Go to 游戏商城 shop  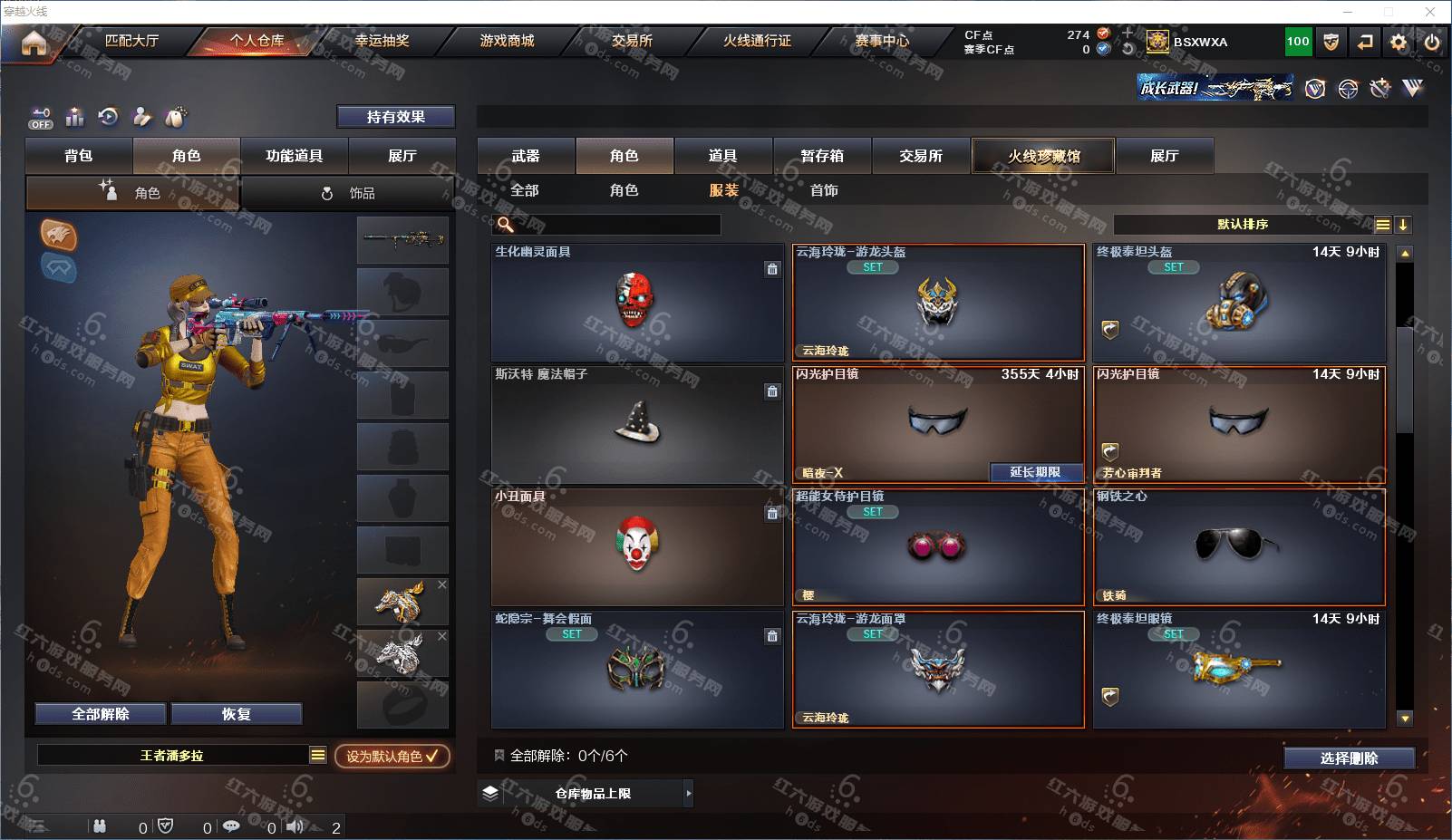click(x=507, y=41)
